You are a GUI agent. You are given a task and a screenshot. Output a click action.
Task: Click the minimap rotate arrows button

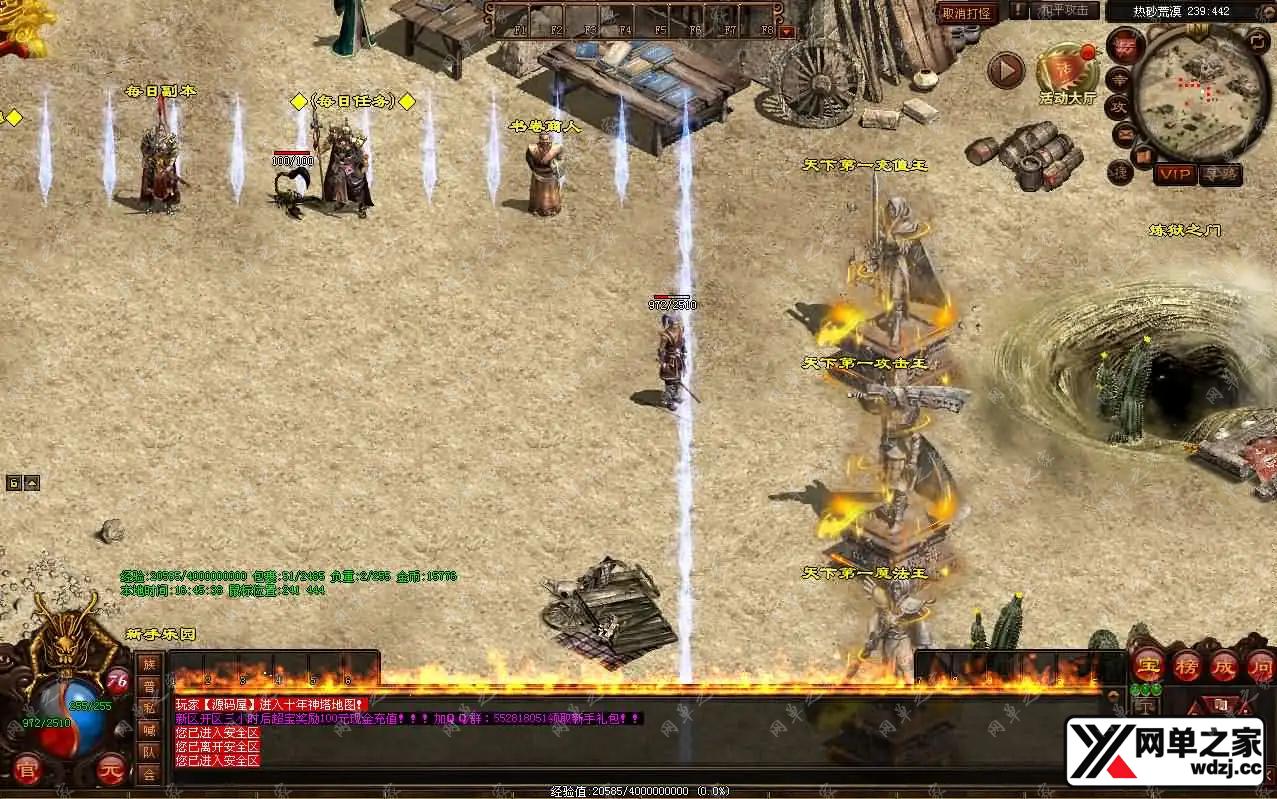coord(1259,41)
